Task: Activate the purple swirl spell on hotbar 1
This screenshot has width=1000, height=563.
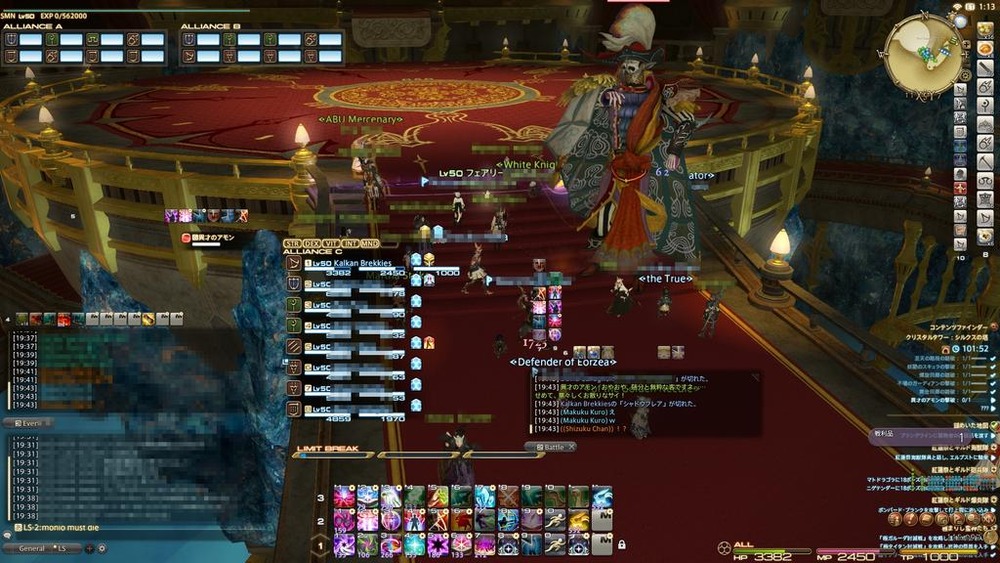Action: pos(344,544)
